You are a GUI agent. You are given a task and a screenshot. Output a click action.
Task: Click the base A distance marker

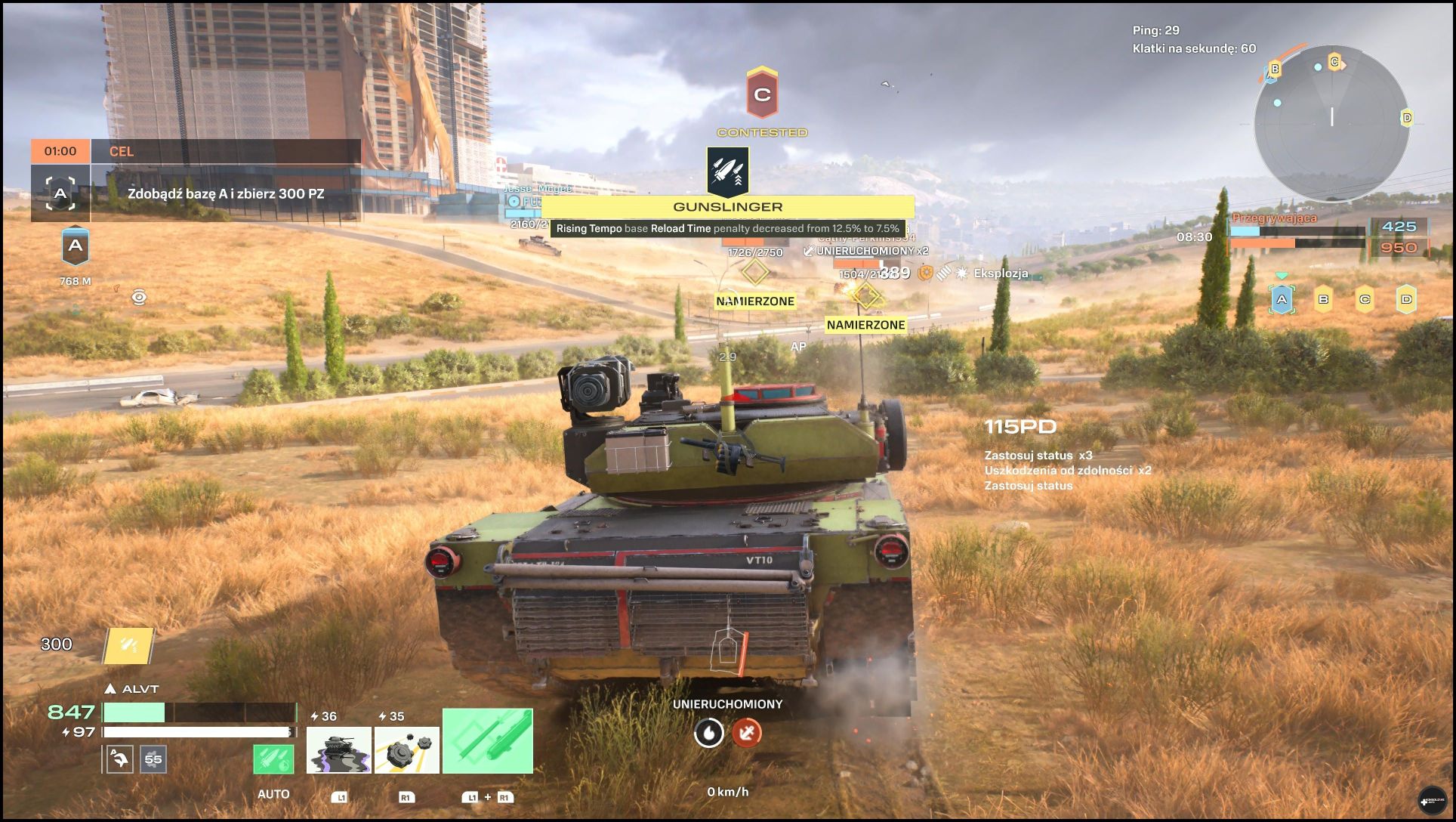76,247
